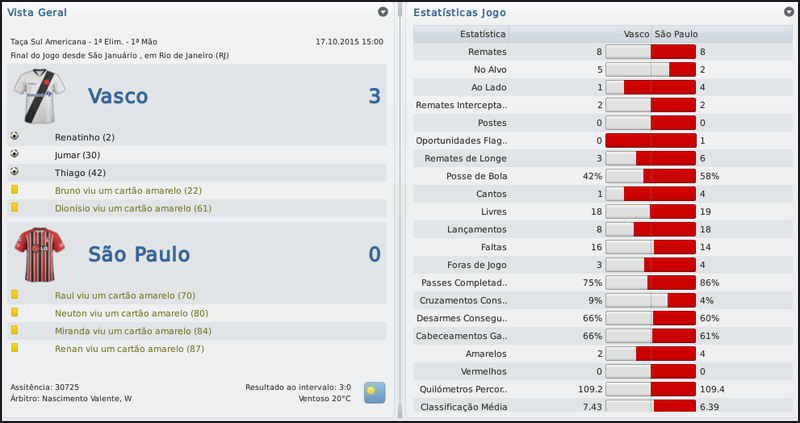Select Bruno's yellow card event
Screen dimensions: 800x423
coord(128,190)
